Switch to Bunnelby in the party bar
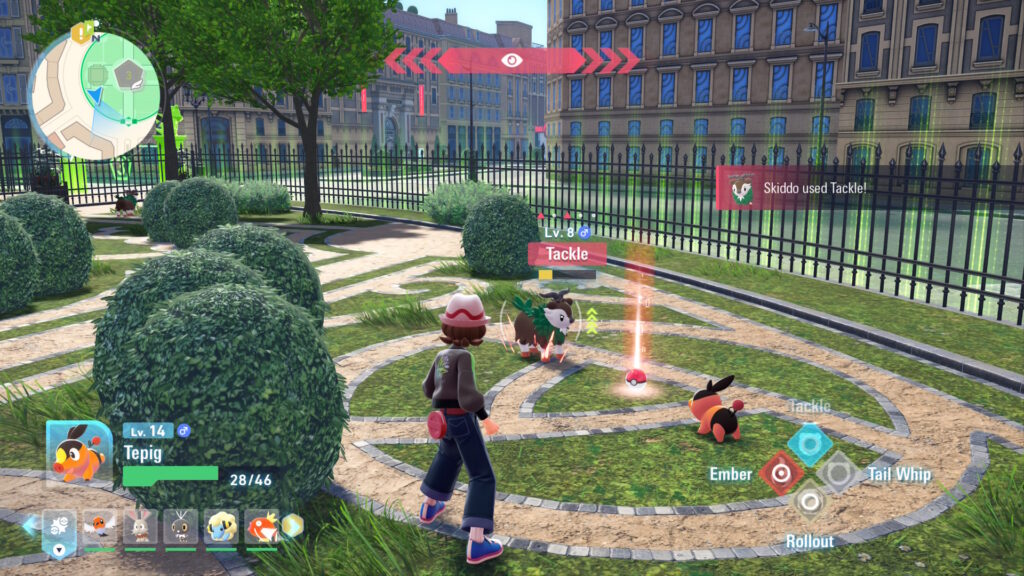 click(141, 526)
